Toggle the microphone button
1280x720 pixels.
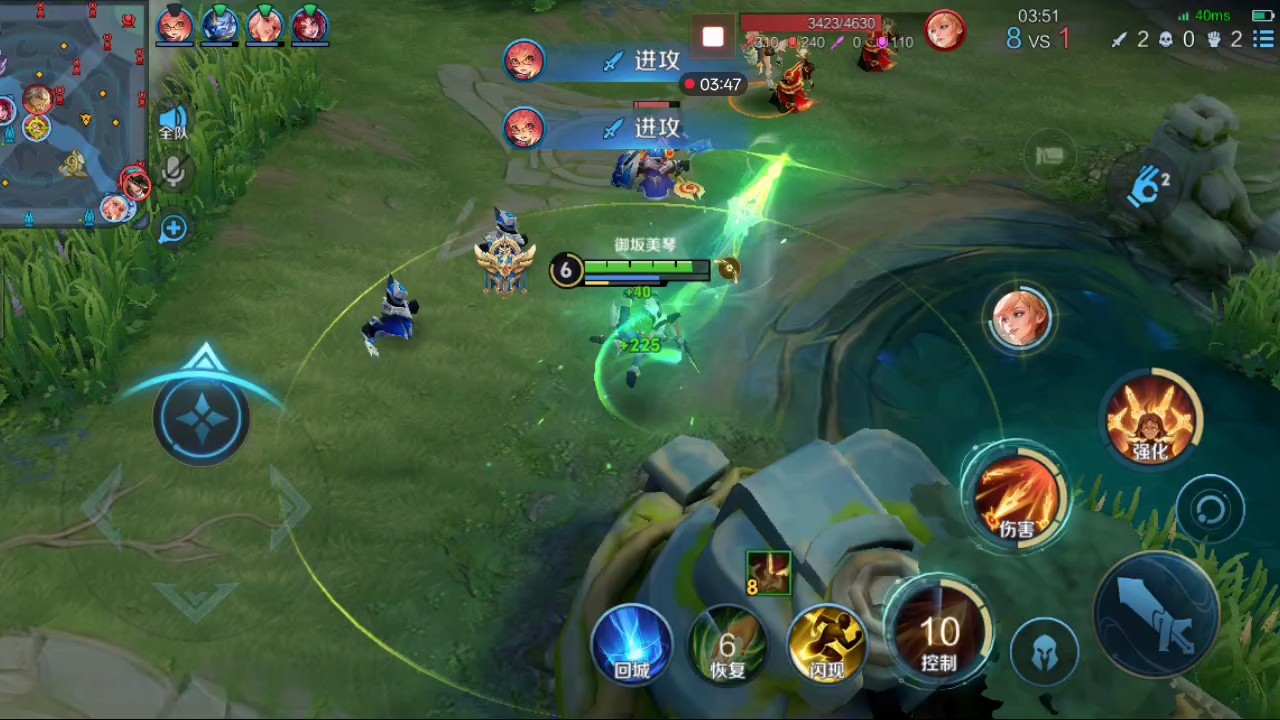[173, 172]
